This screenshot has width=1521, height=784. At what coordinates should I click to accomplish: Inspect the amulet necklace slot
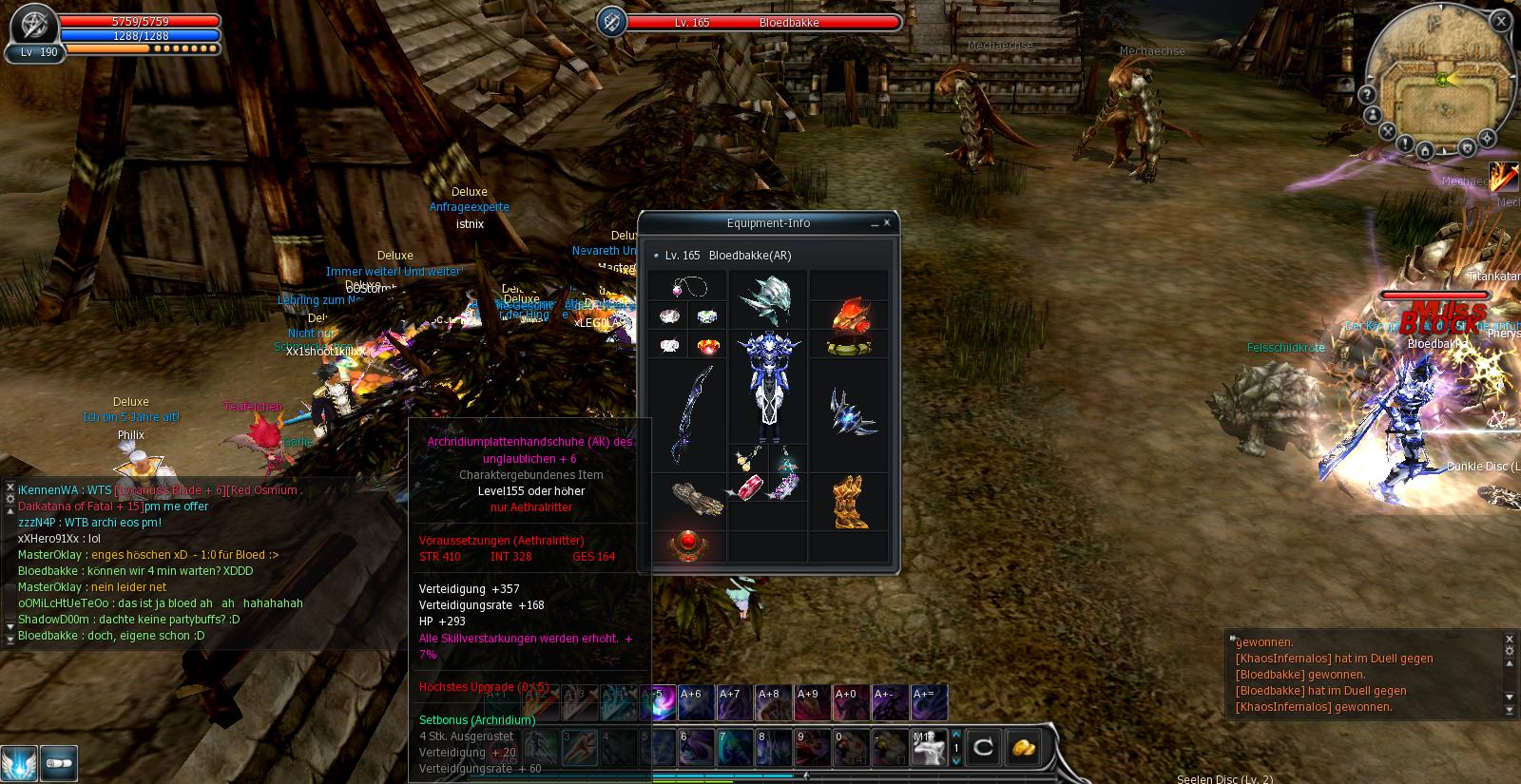(x=689, y=286)
